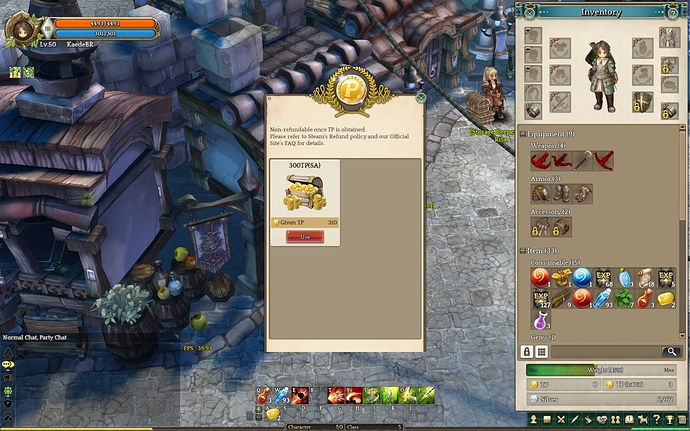Choose the EXP card with 68 count
690x431 pixels.
[603, 277]
